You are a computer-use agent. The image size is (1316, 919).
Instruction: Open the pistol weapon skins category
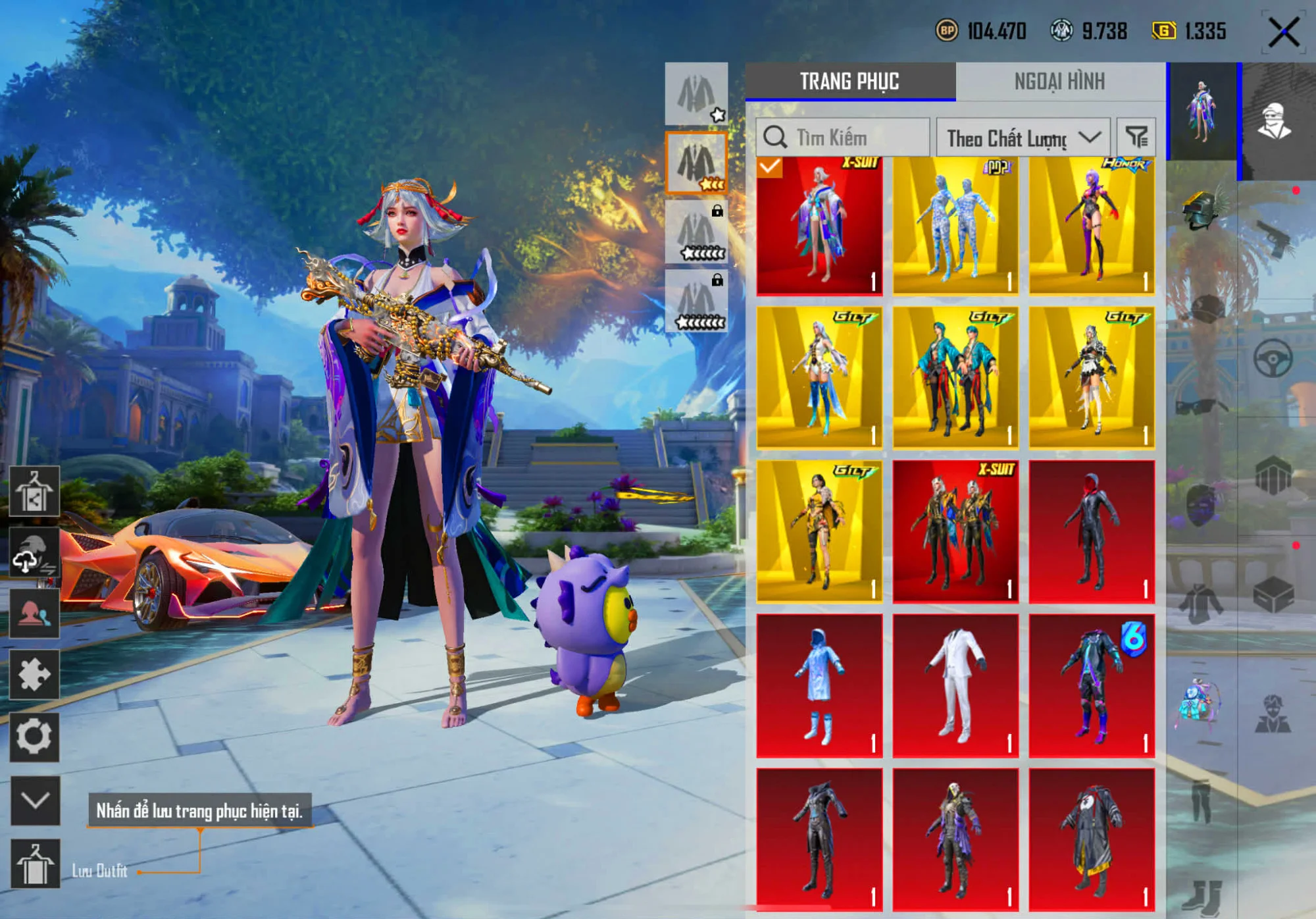coord(1274,238)
